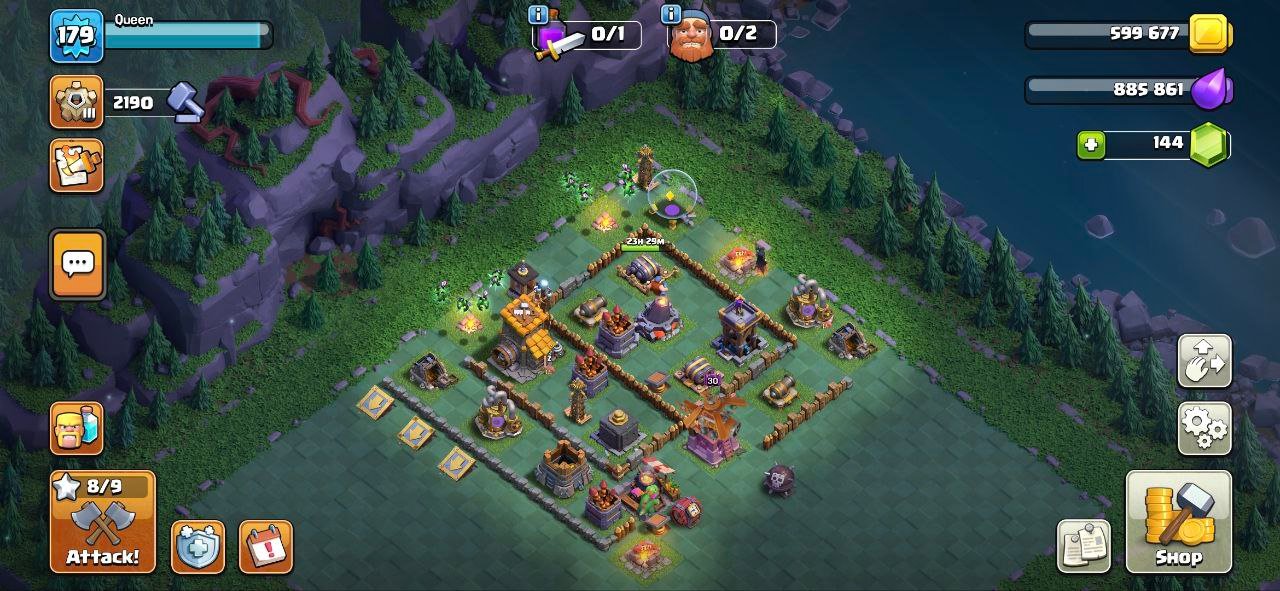The image size is (1280, 591).
Task: Click the green plus to buy gems
Action: [1091, 144]
